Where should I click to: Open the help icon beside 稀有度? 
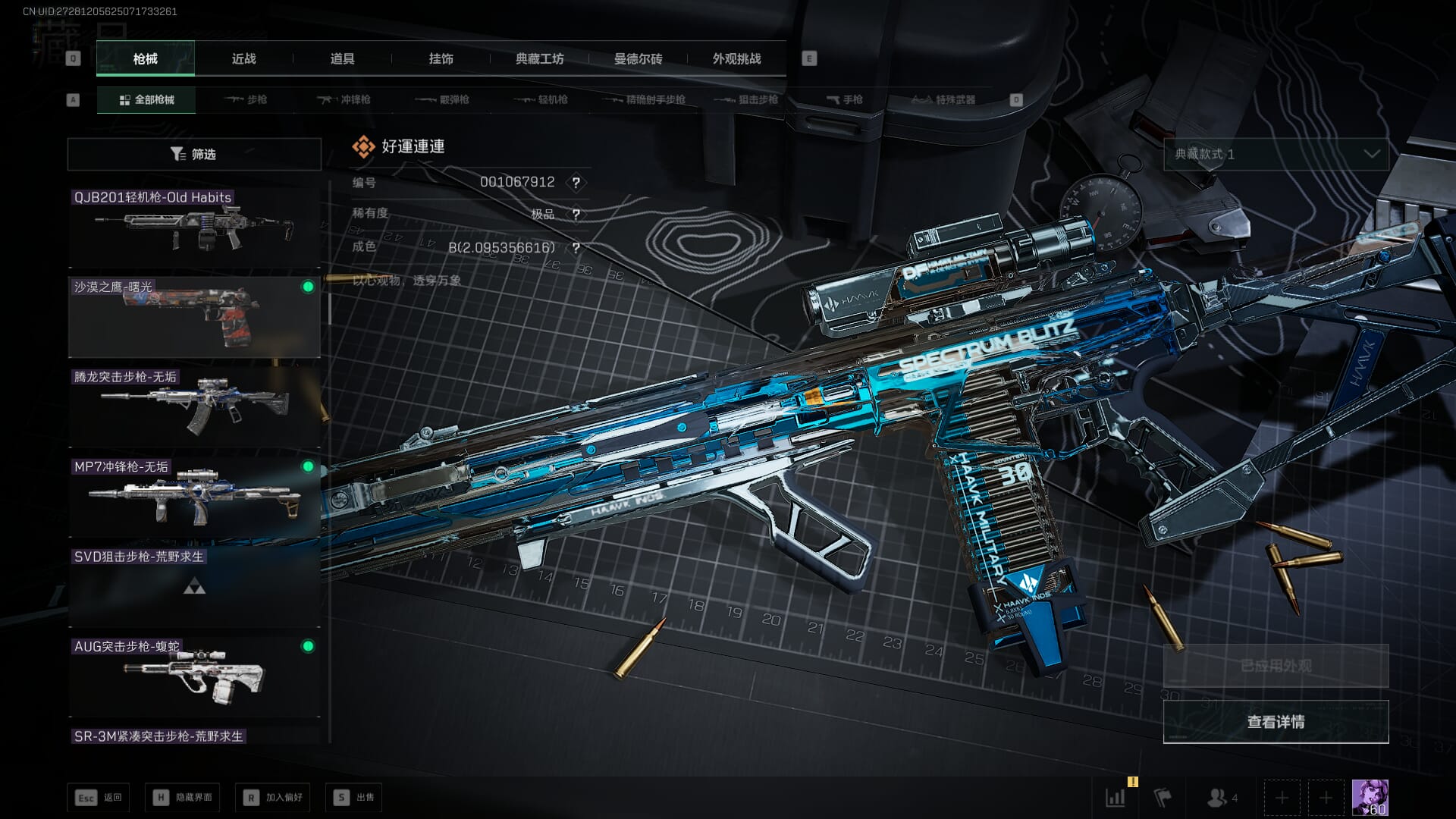(576, 215)
